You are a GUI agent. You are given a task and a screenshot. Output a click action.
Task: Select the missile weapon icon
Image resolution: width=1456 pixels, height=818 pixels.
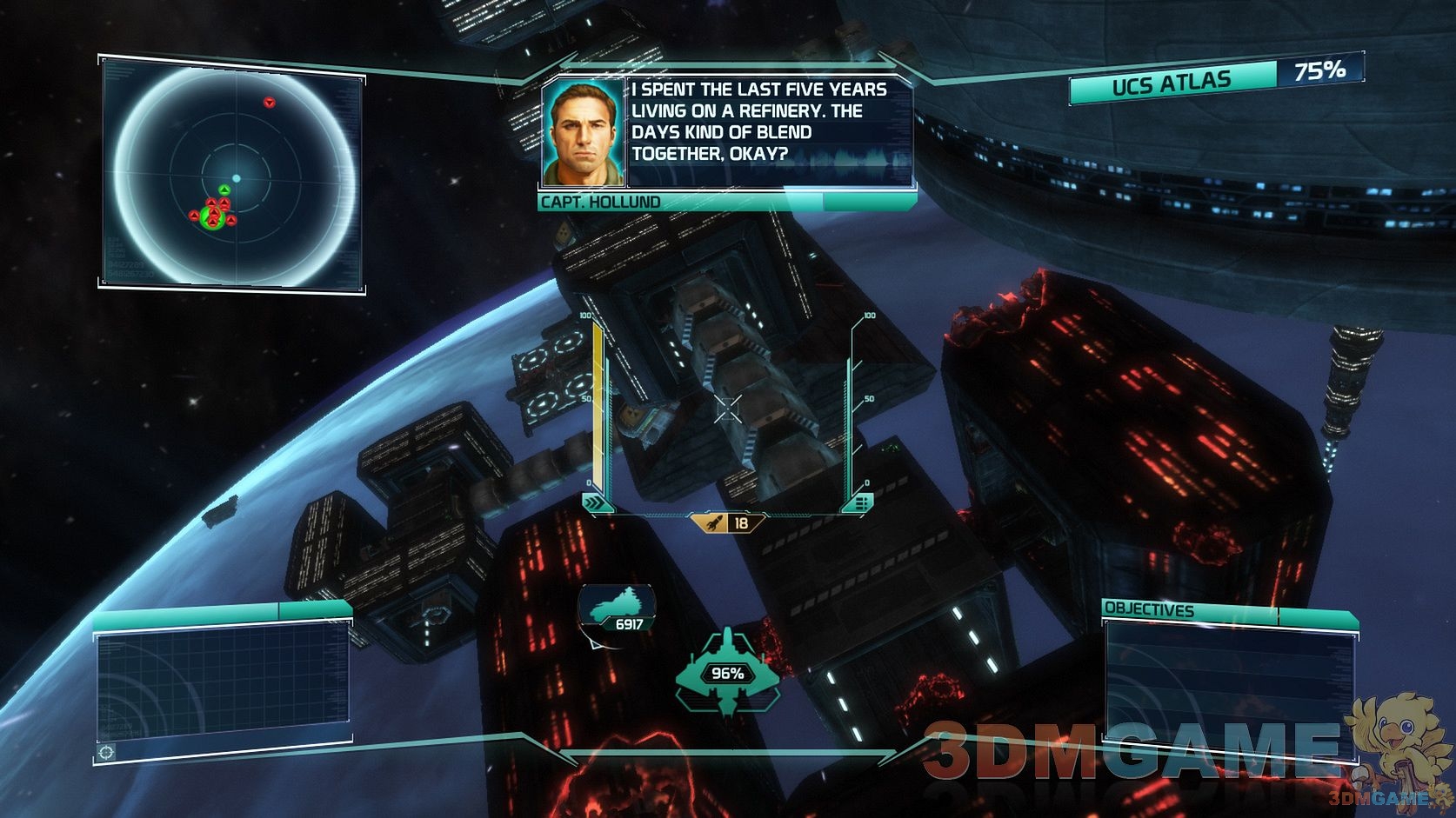tap(713, 522)
